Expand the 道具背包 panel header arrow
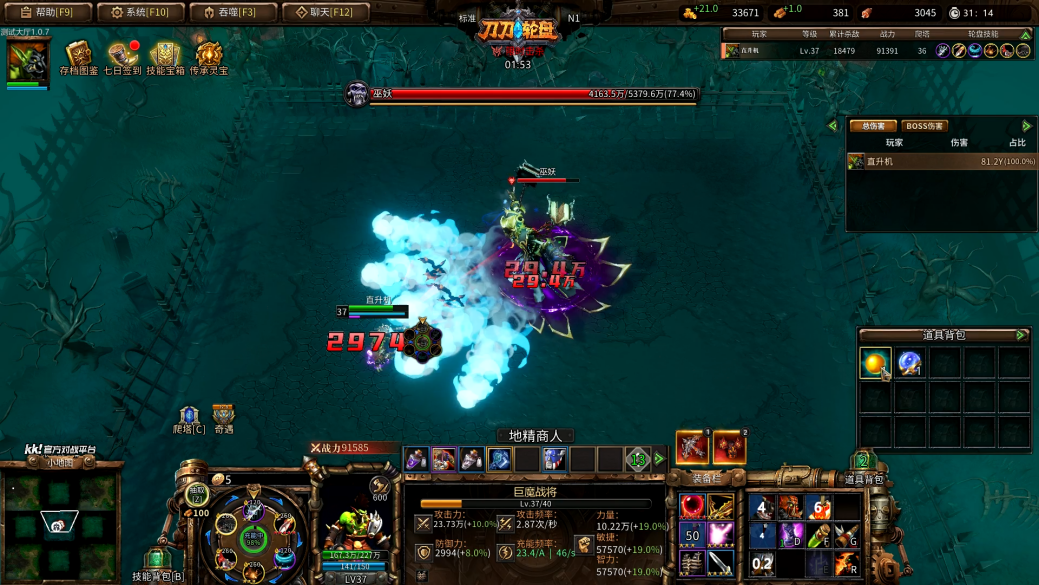The height and width of the screenshot is (585, 1039). [x=1021, y=335]
